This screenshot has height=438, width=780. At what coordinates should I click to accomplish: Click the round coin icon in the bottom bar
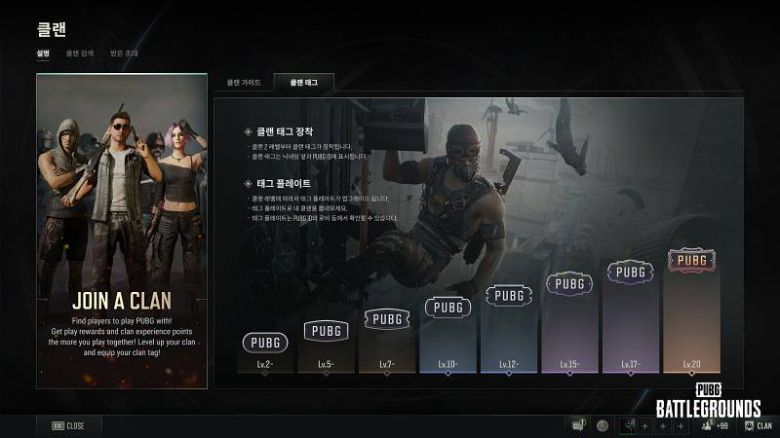tap(602, 425)
